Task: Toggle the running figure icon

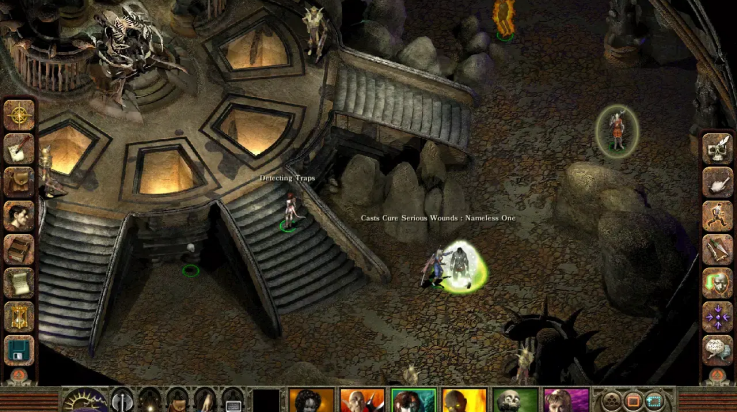Action: click(x=717, y=216)
